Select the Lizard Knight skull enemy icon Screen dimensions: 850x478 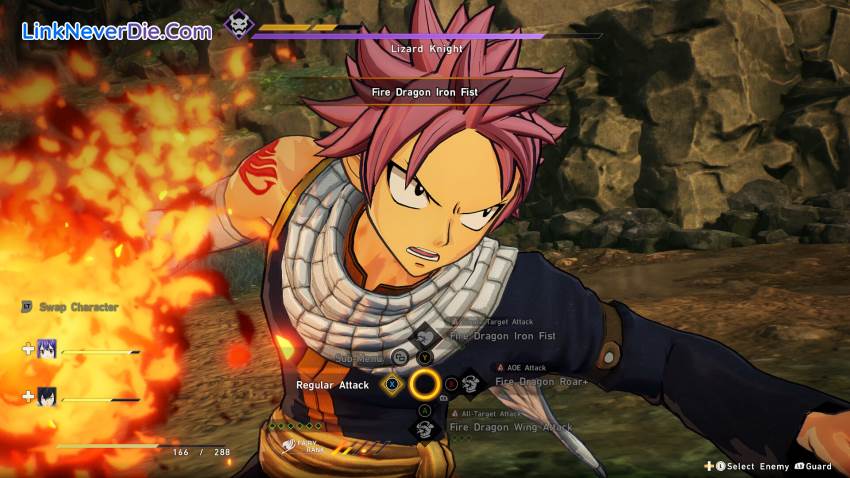239,24
